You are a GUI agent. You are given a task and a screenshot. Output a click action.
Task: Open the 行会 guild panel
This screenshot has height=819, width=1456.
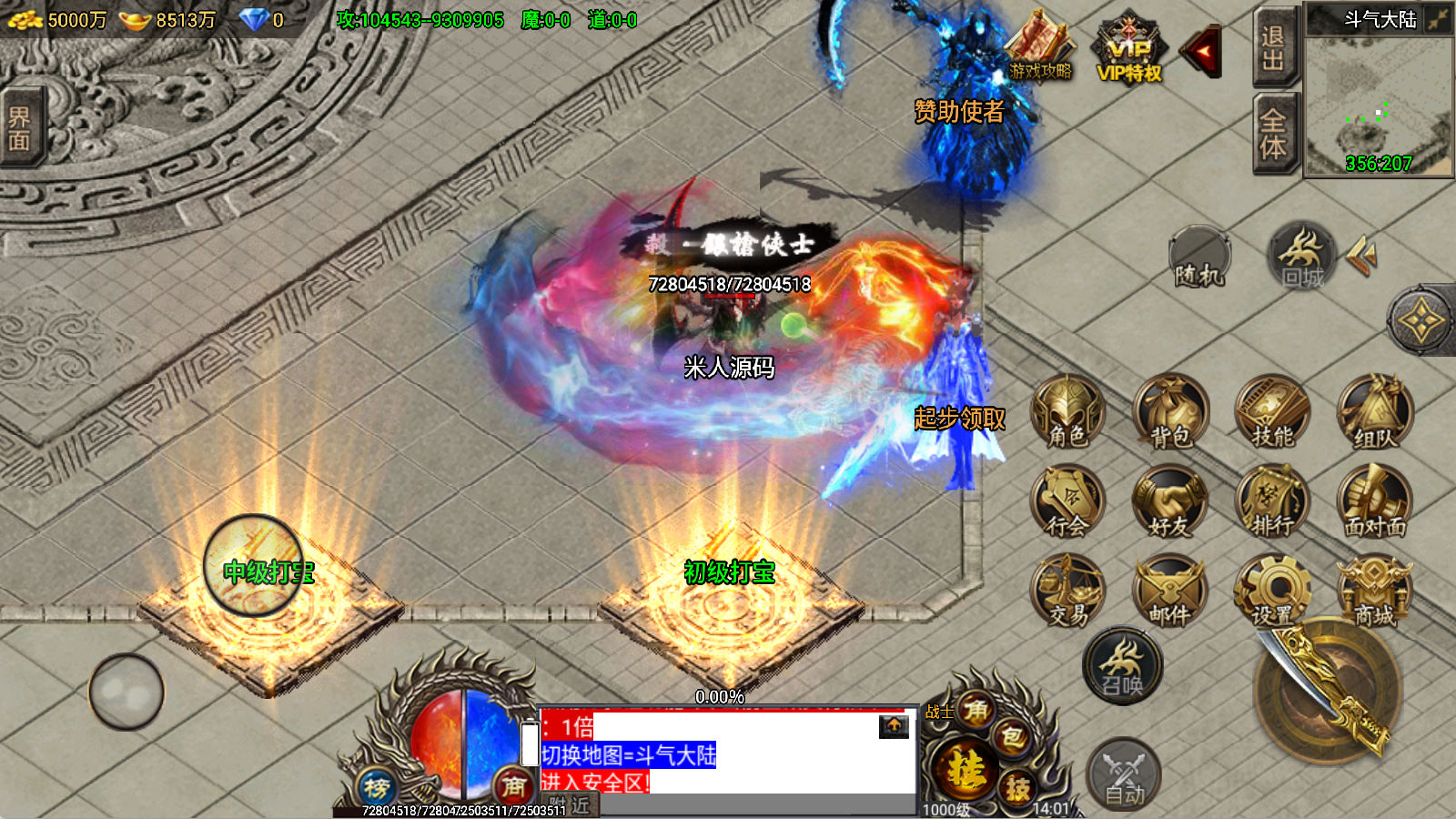point(1067,502)
